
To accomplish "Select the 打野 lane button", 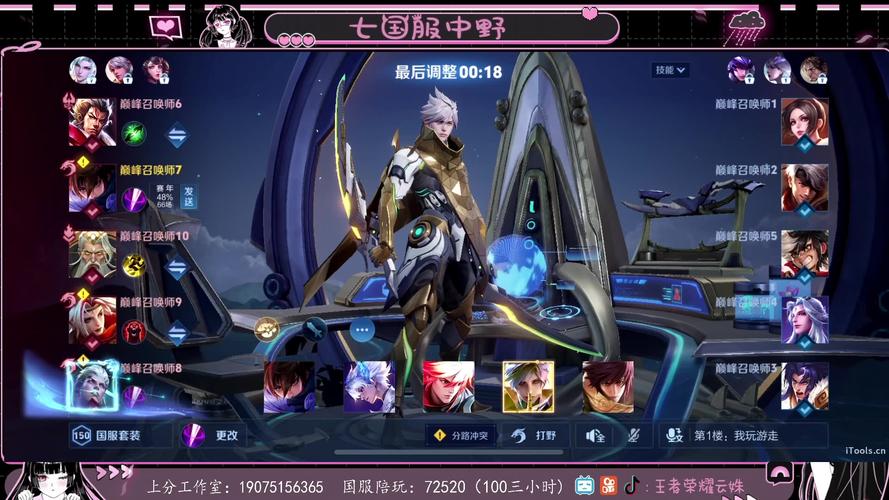I will click(x=534, y=435).
